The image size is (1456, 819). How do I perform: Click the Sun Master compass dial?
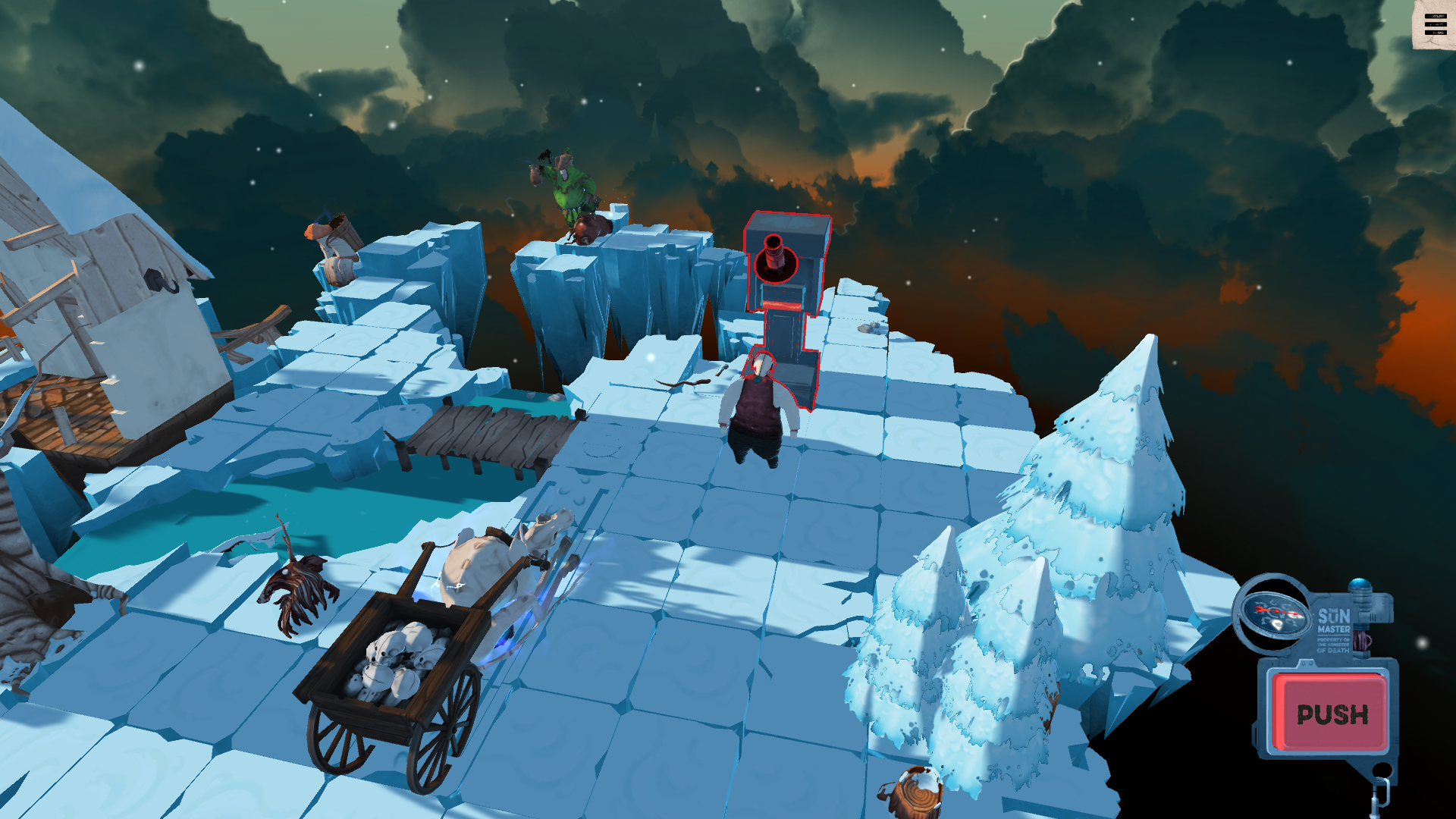[1274, 613]
